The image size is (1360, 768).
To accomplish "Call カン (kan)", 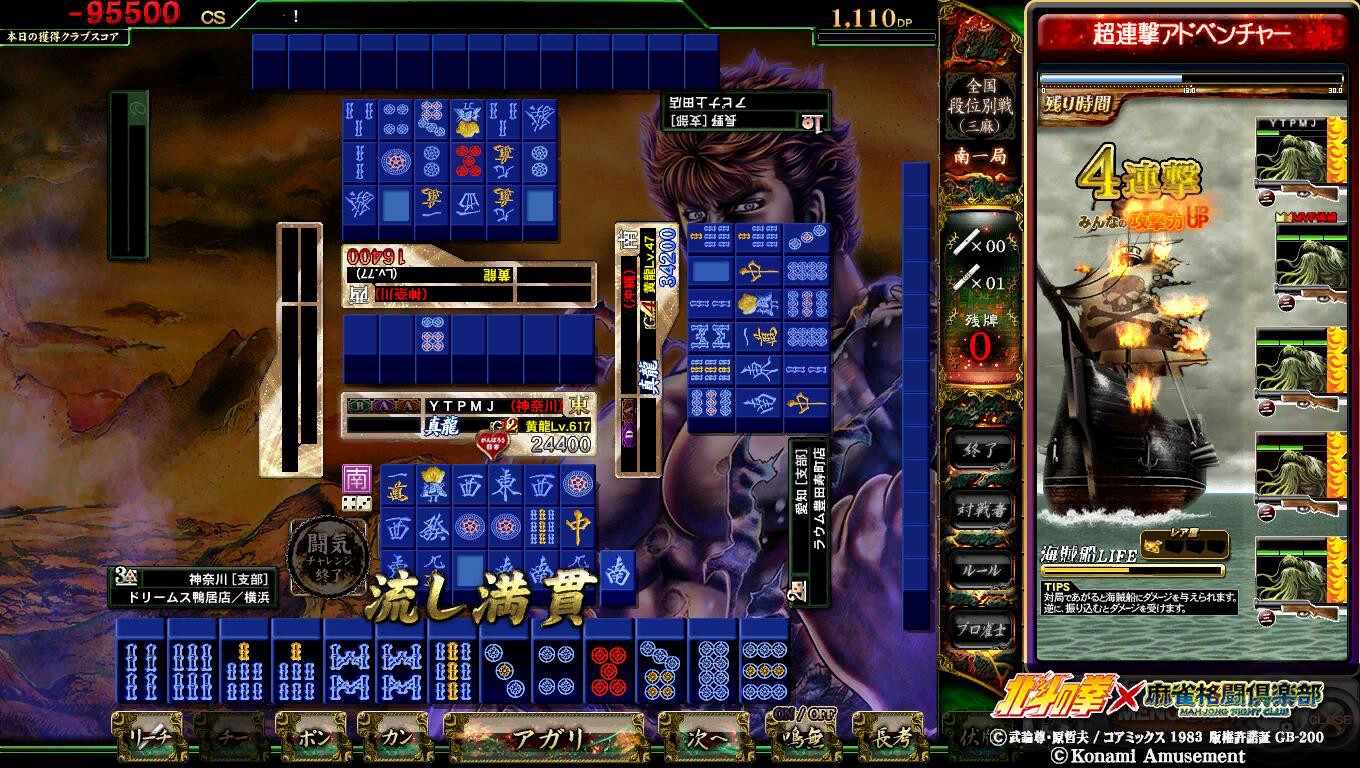I will click(395, 739).
